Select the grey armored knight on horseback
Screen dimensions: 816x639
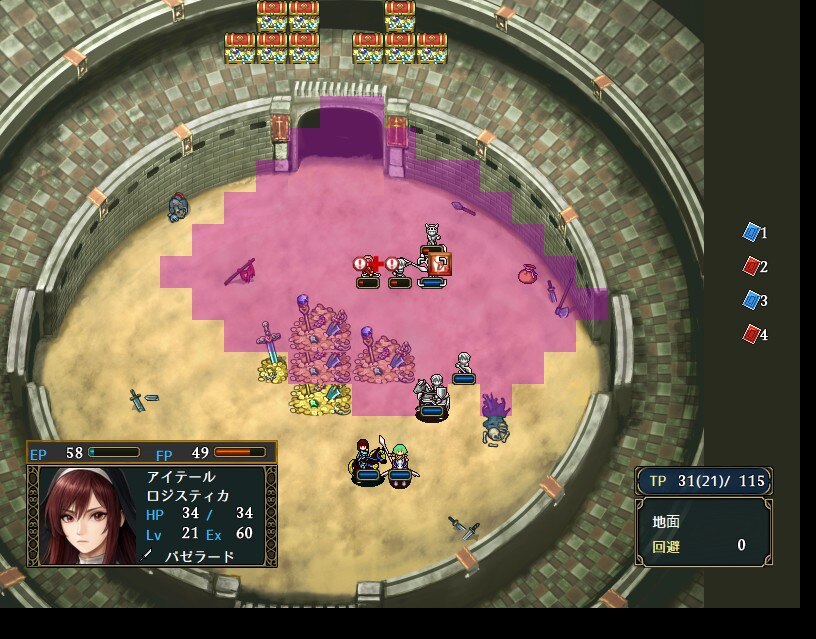pos(431,393)
